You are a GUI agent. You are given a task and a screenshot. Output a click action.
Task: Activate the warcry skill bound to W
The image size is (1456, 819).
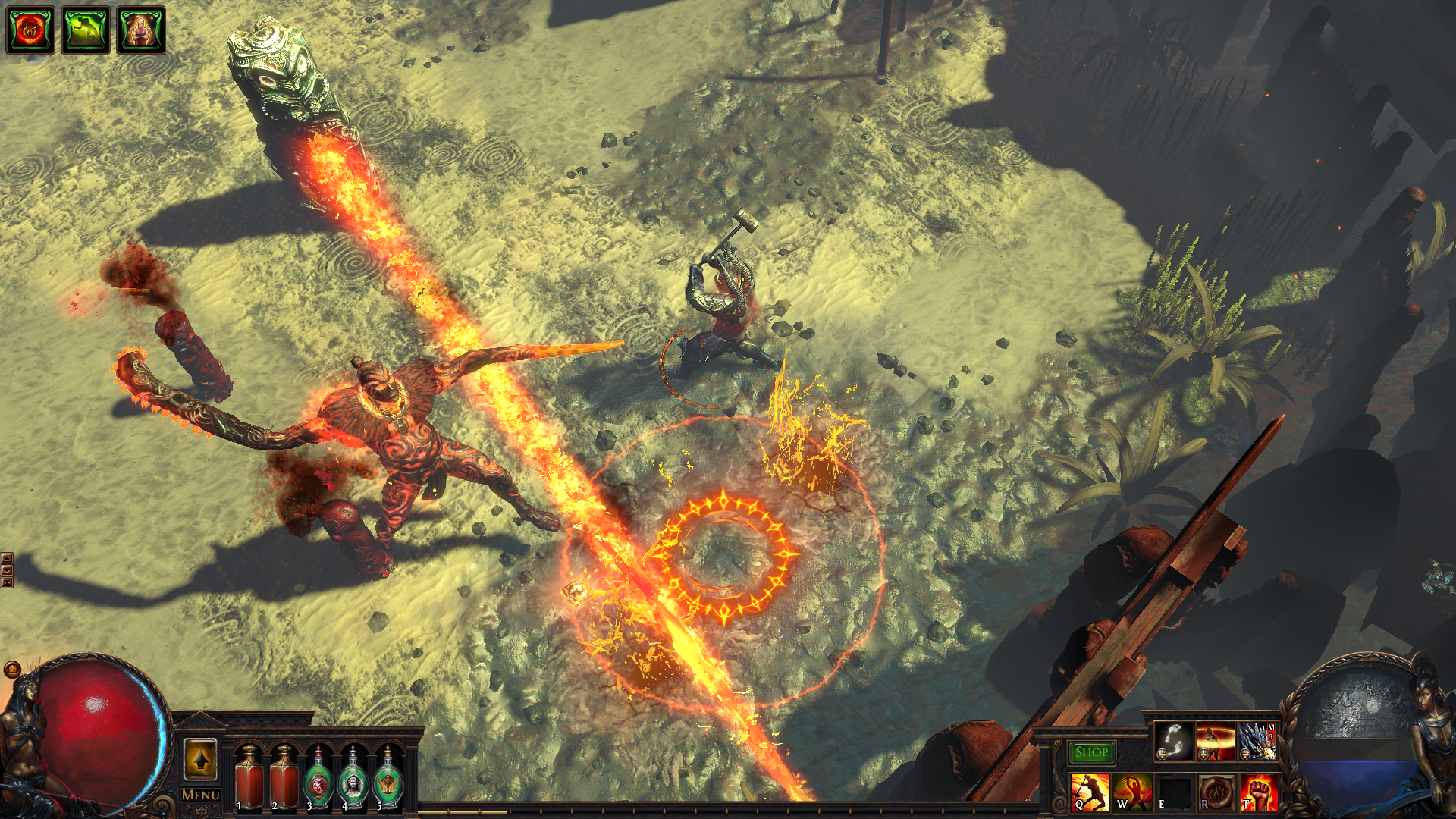coord(1133,794)
